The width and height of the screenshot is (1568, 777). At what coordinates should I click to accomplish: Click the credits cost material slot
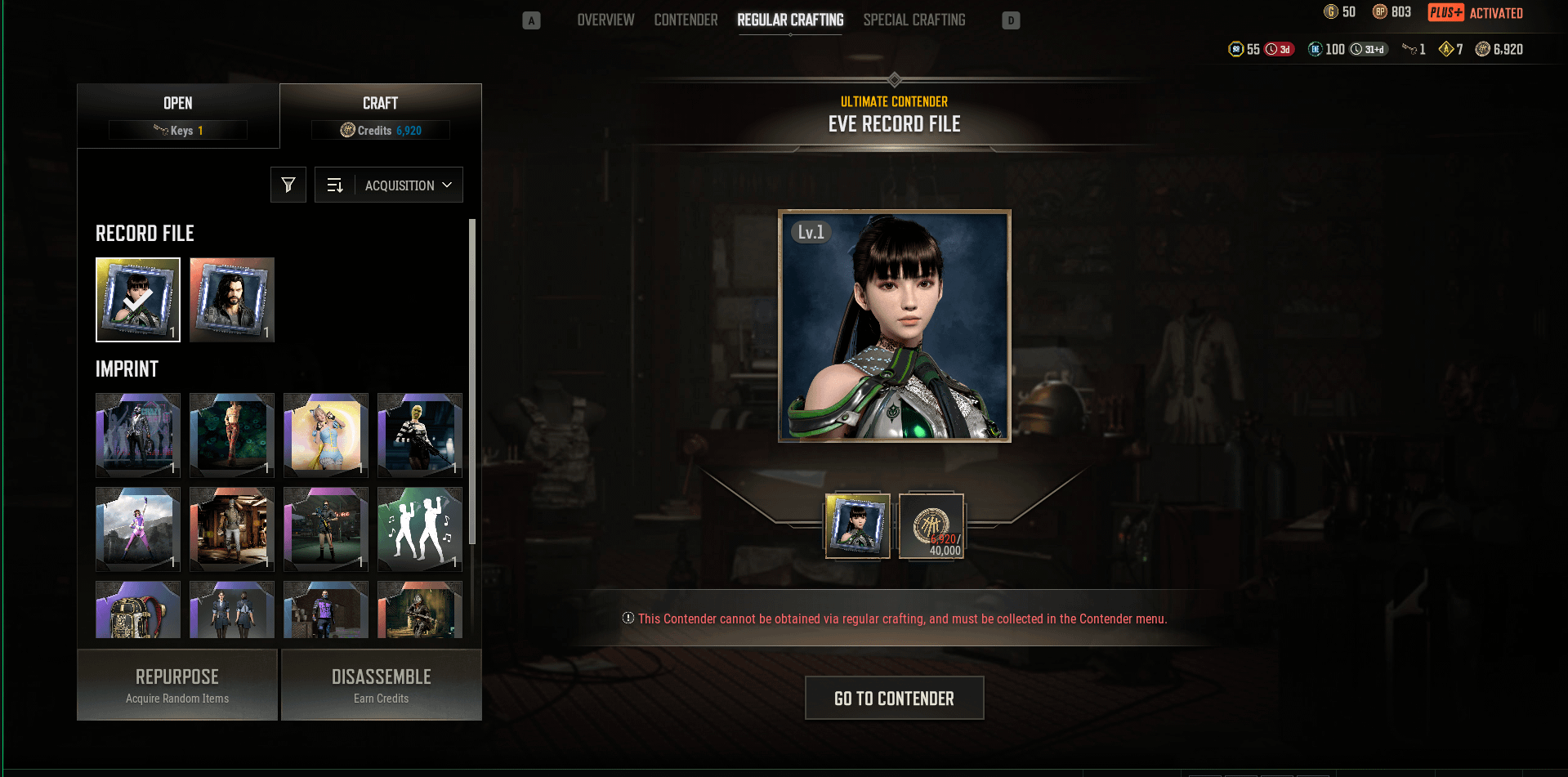tap(931, 526)
